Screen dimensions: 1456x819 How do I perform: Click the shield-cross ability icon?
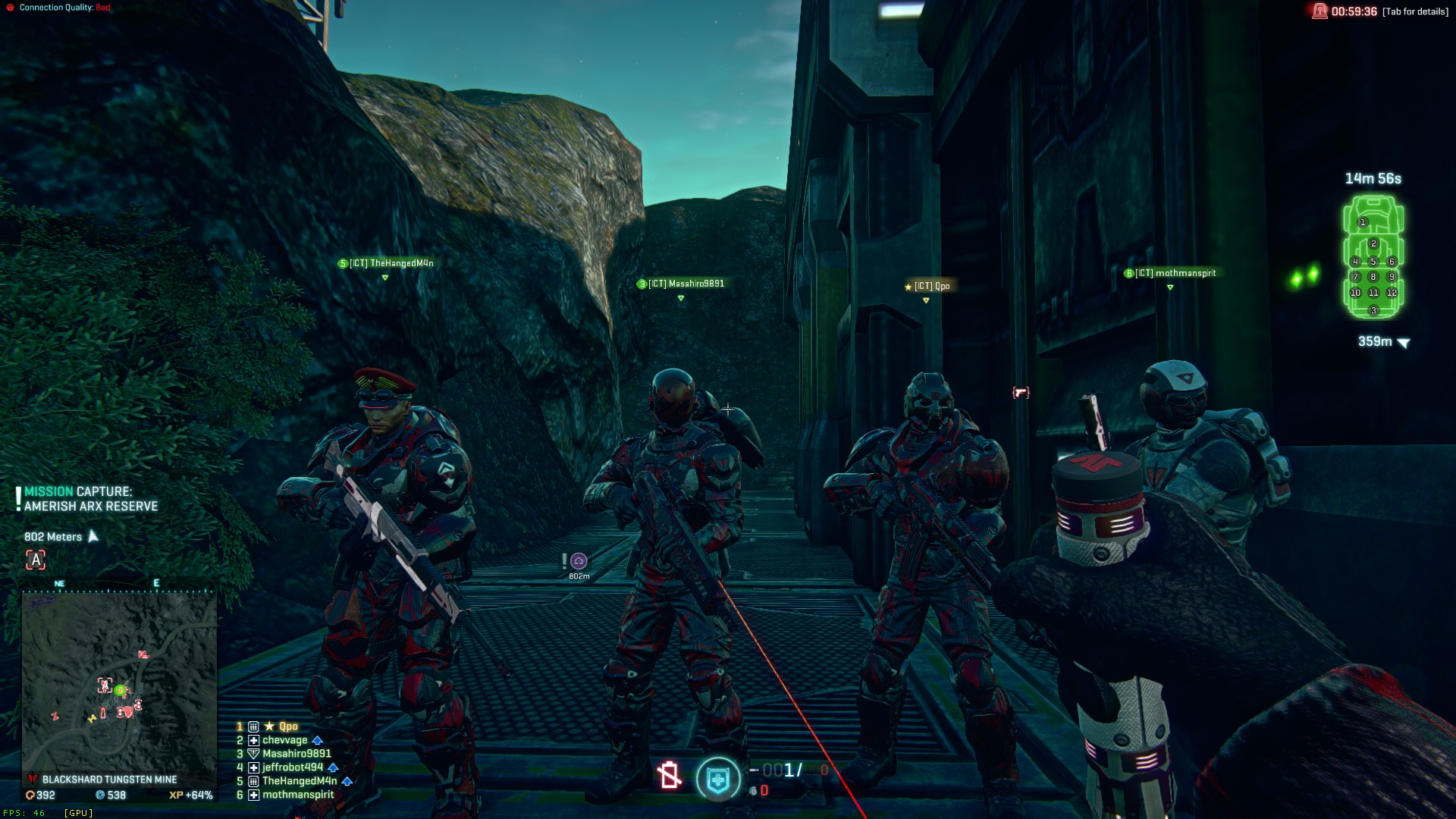pyautogui.click(x=718, y=779)
